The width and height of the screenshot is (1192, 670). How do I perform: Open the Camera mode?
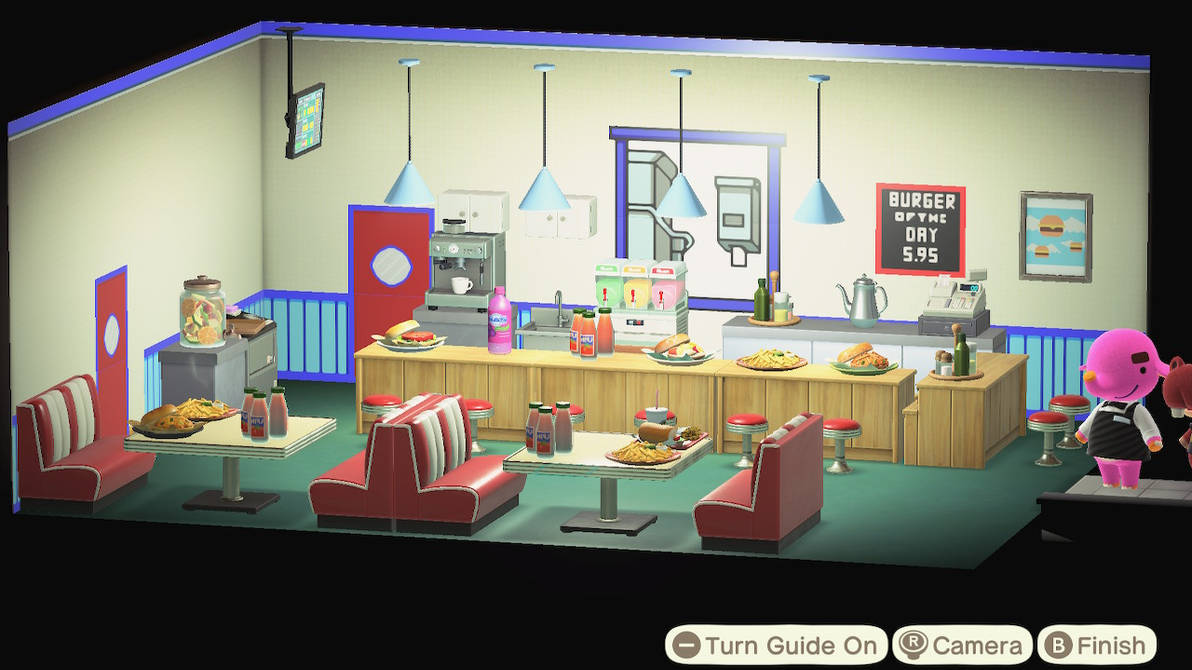(962, 645)
